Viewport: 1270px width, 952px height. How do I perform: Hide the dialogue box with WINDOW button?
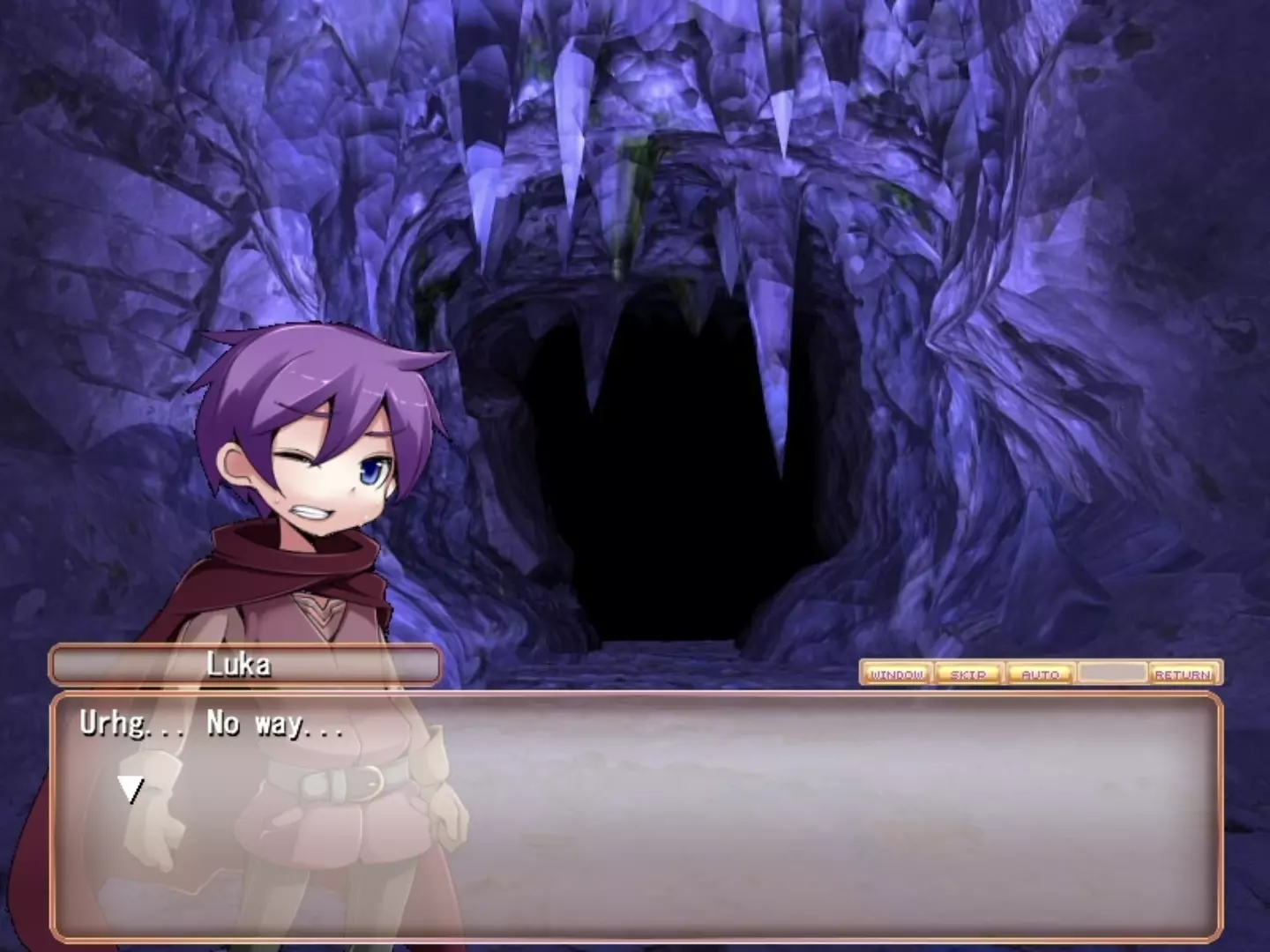[x=896, y=674]
